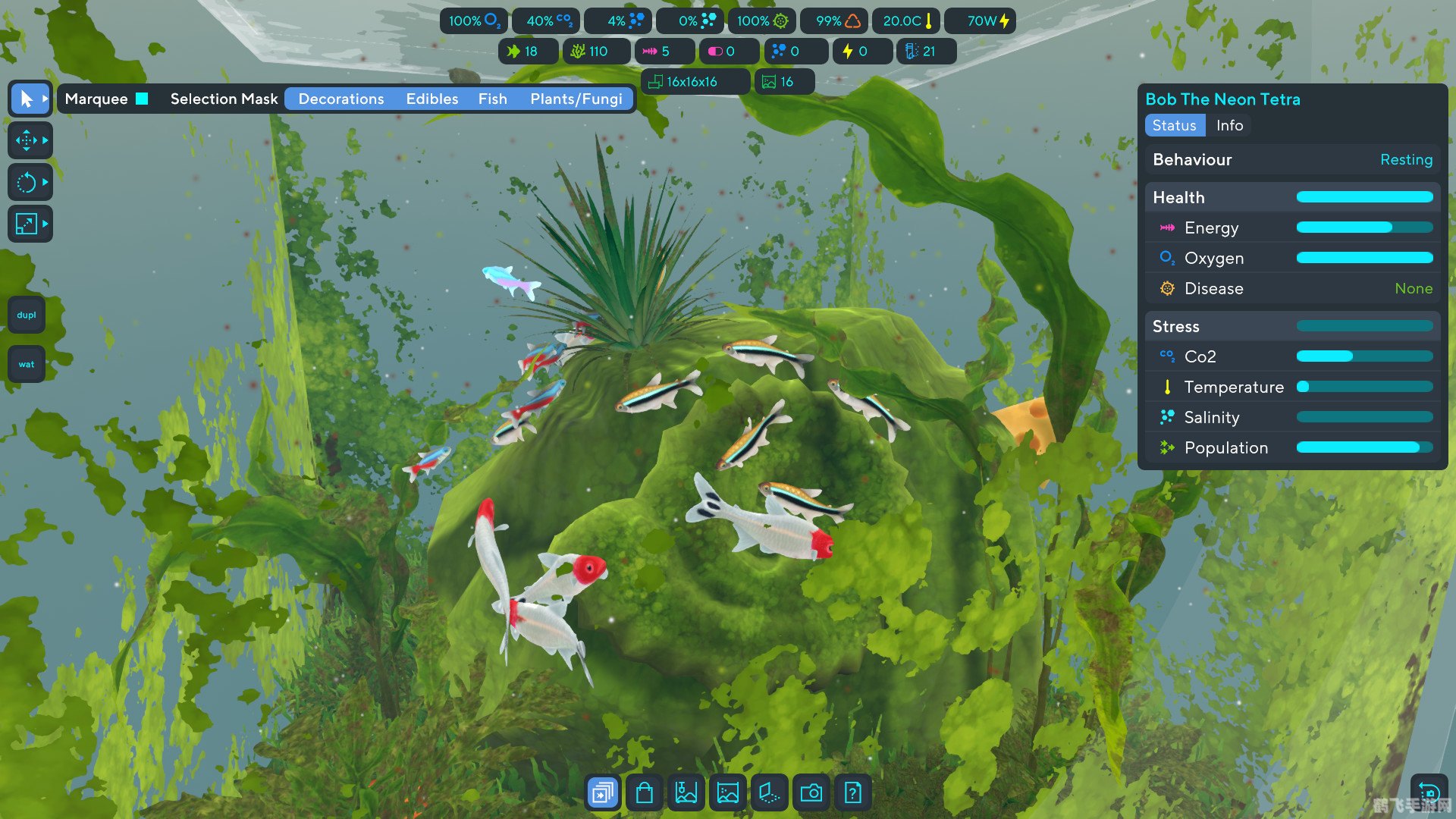Open the shopping bag store
Screen dimensions: 1456x819
click(x=645, y=793)
